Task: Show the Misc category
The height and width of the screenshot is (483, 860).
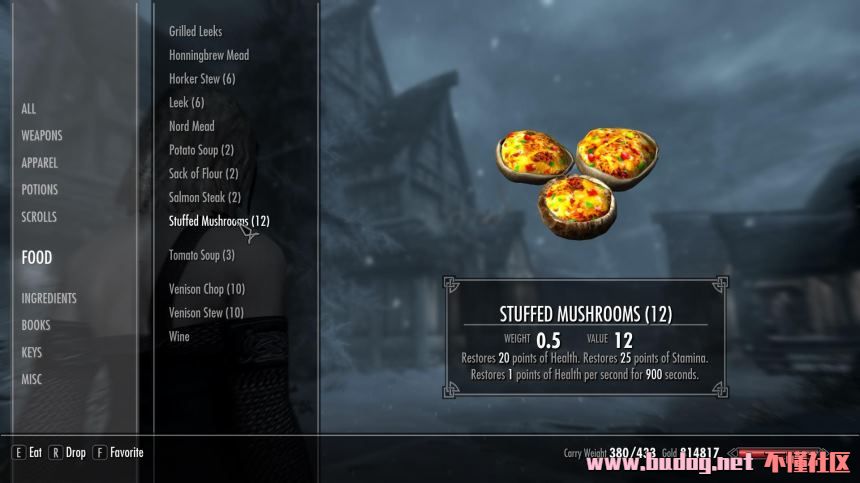Action: point(32,379)
